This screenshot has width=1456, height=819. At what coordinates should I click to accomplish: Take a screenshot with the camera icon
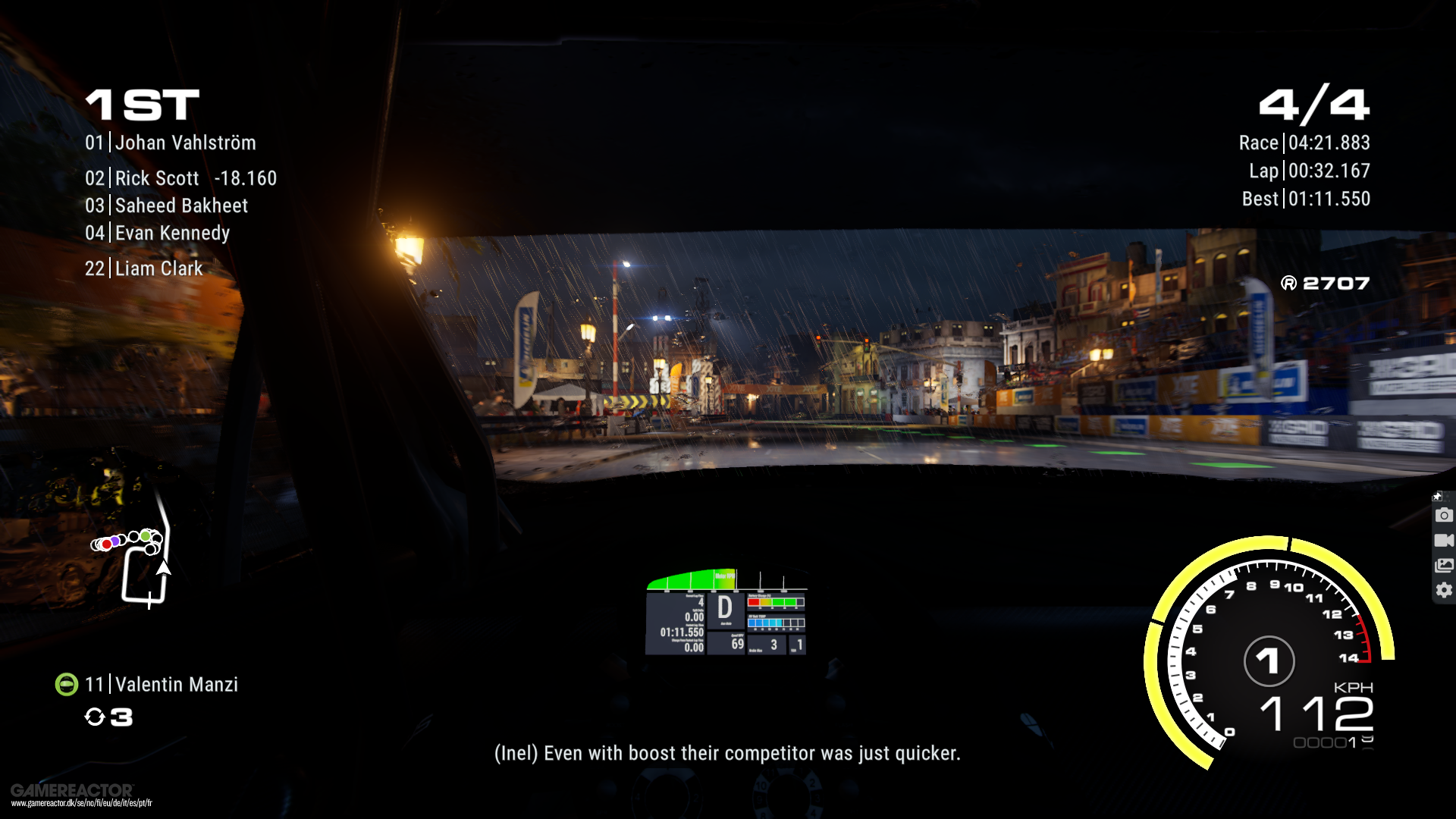coord(1444,516)
